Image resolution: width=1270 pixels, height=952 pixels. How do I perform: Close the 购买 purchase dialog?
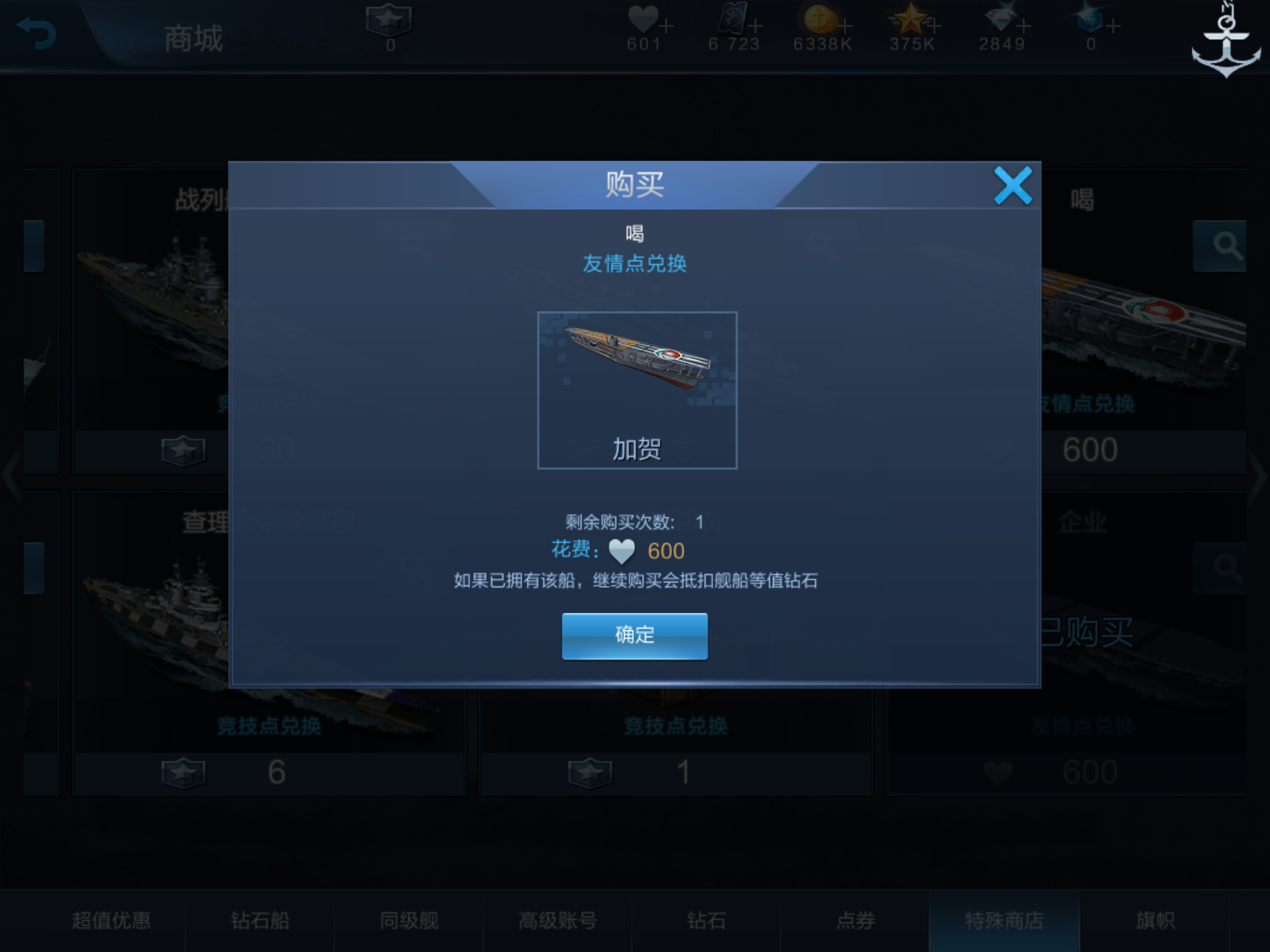click(x=1013, y=185)
